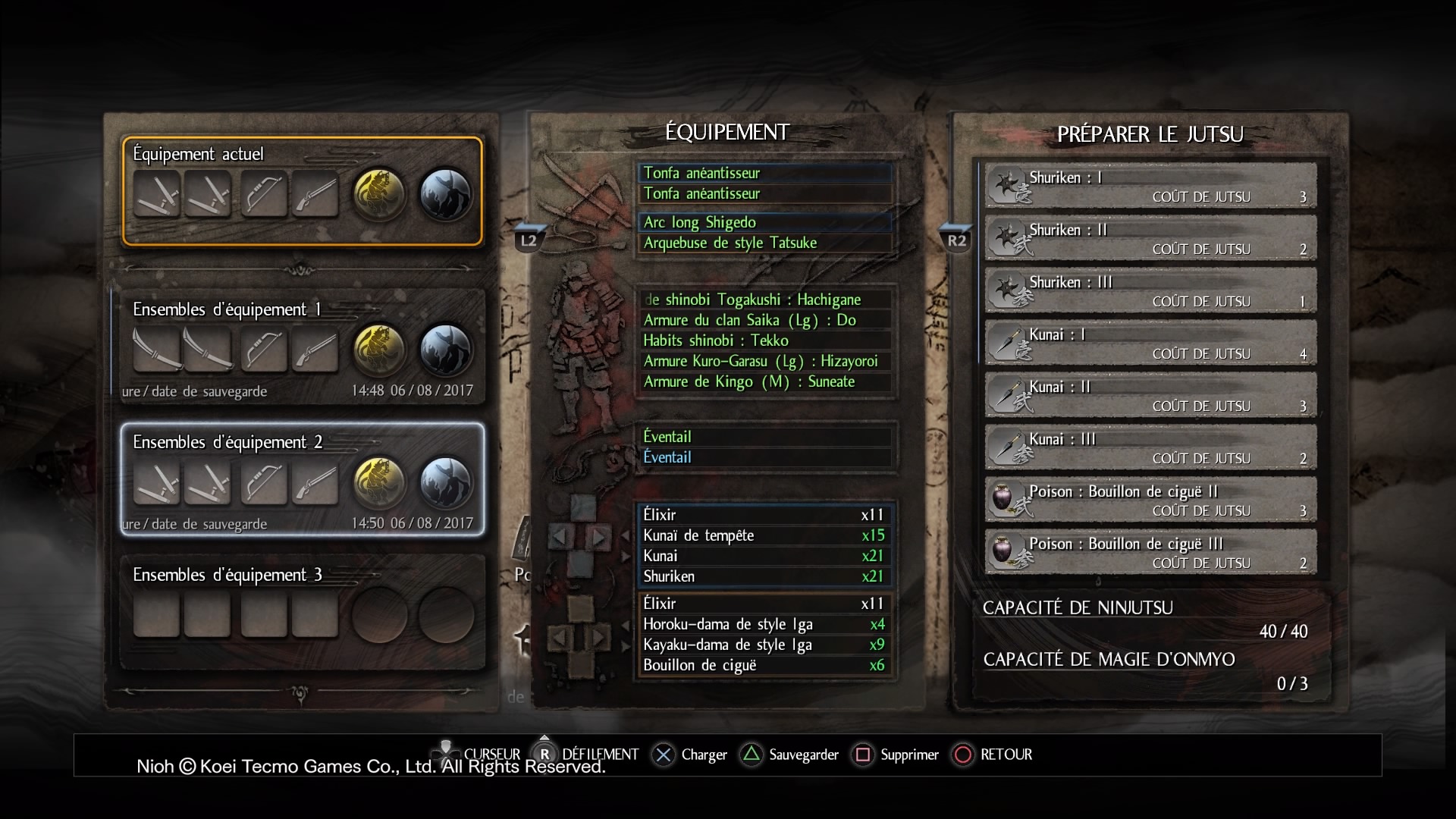Select Kayaku-dama de style Iga item

tap(763, 645)
